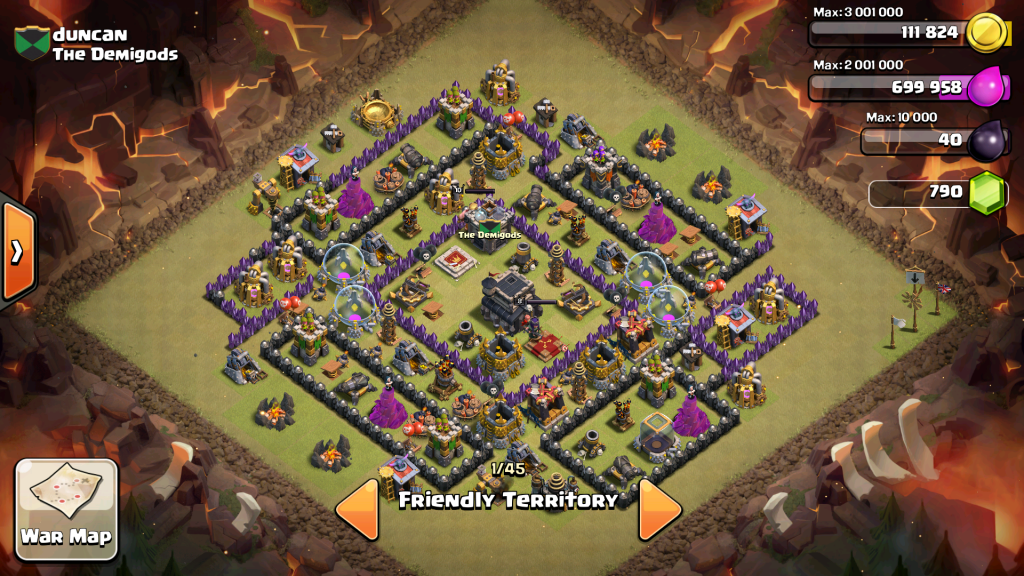Tap the green gems icon
Viewport: 1024px width, 576px height.
pyautogui.click(x=988, y=192)
